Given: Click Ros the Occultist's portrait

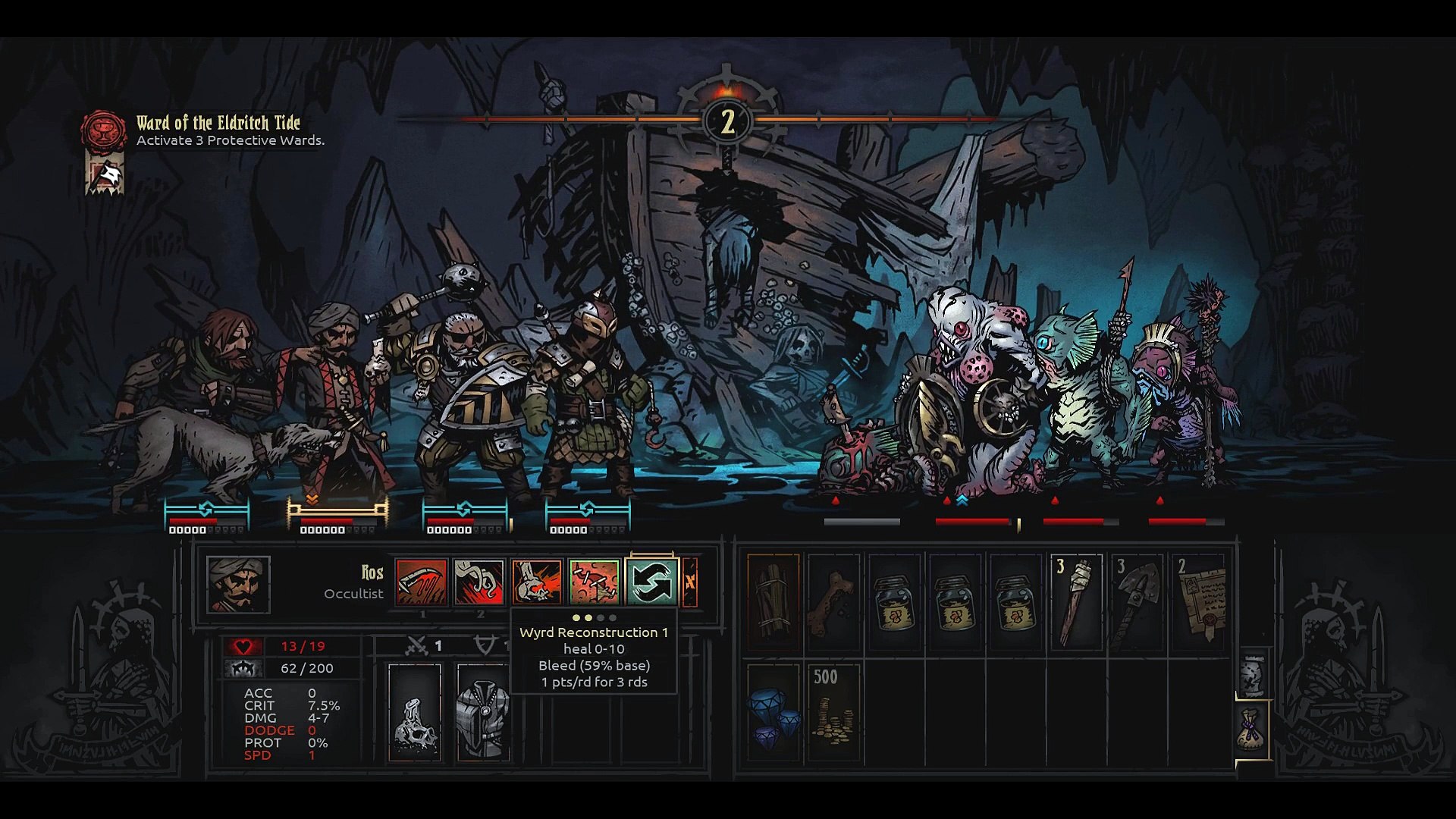Looking at the screenshot, I should click(238, 585).
